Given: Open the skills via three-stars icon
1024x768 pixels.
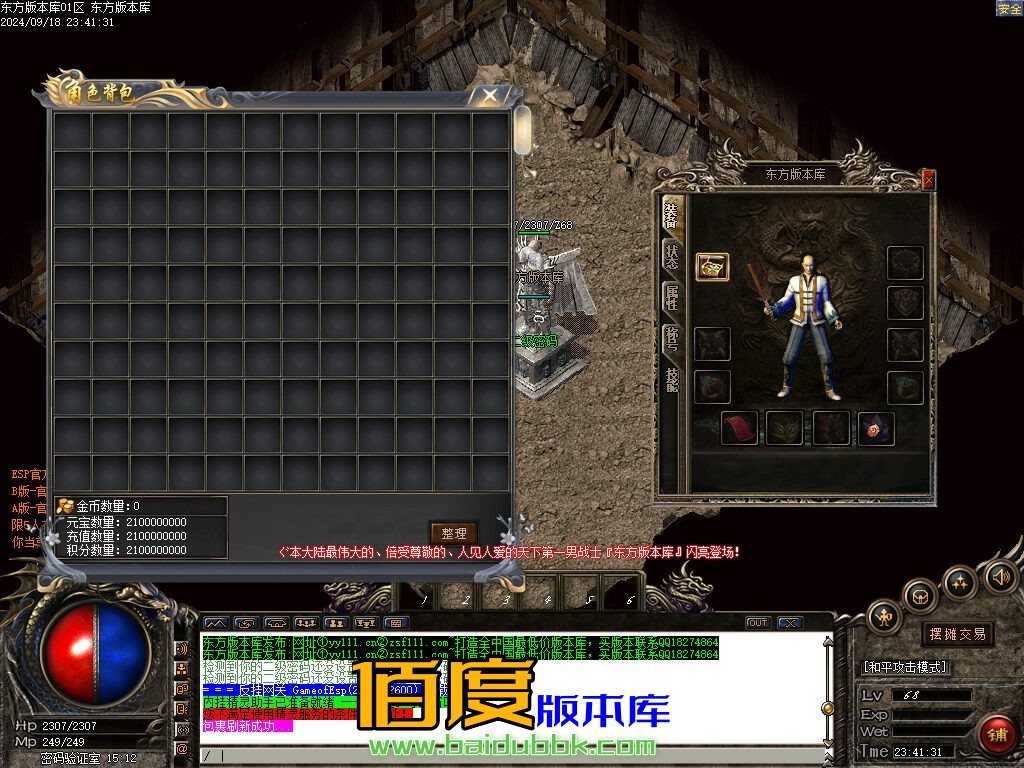Looking at the screenshot, I should click(960, 582).
